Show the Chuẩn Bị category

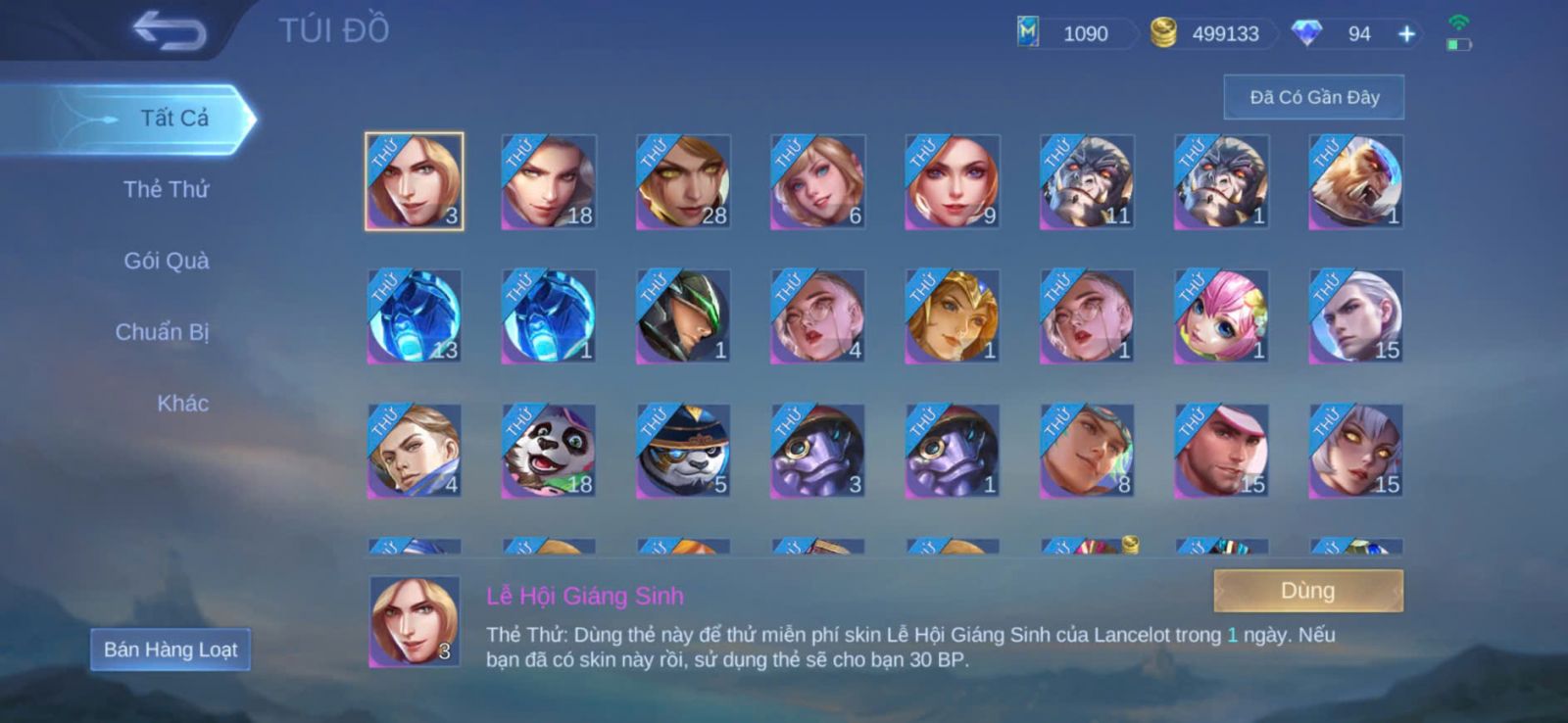(162, 332)
